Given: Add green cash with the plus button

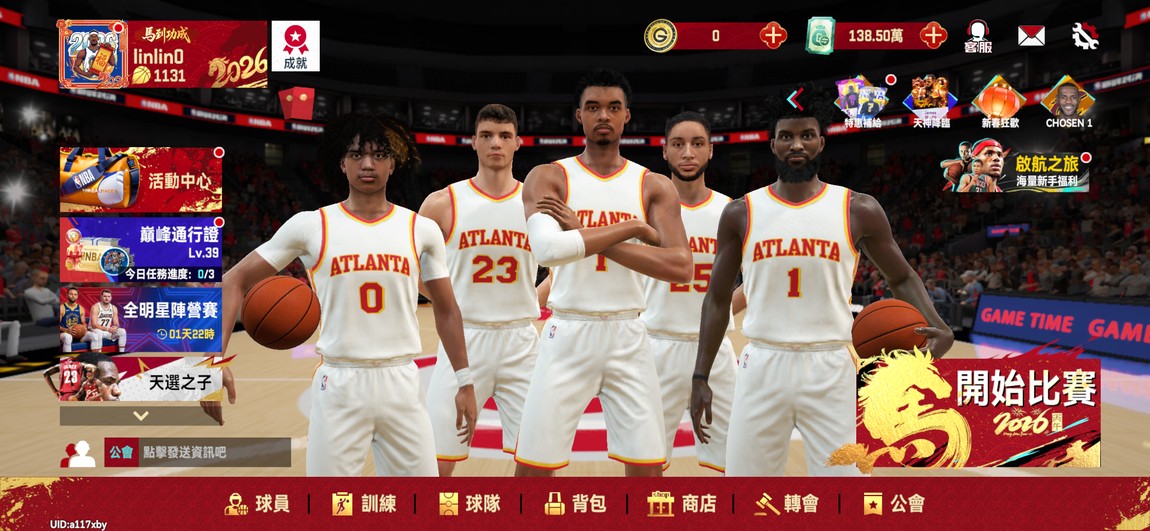Looking at the screenshot, I should click(933, 36).
